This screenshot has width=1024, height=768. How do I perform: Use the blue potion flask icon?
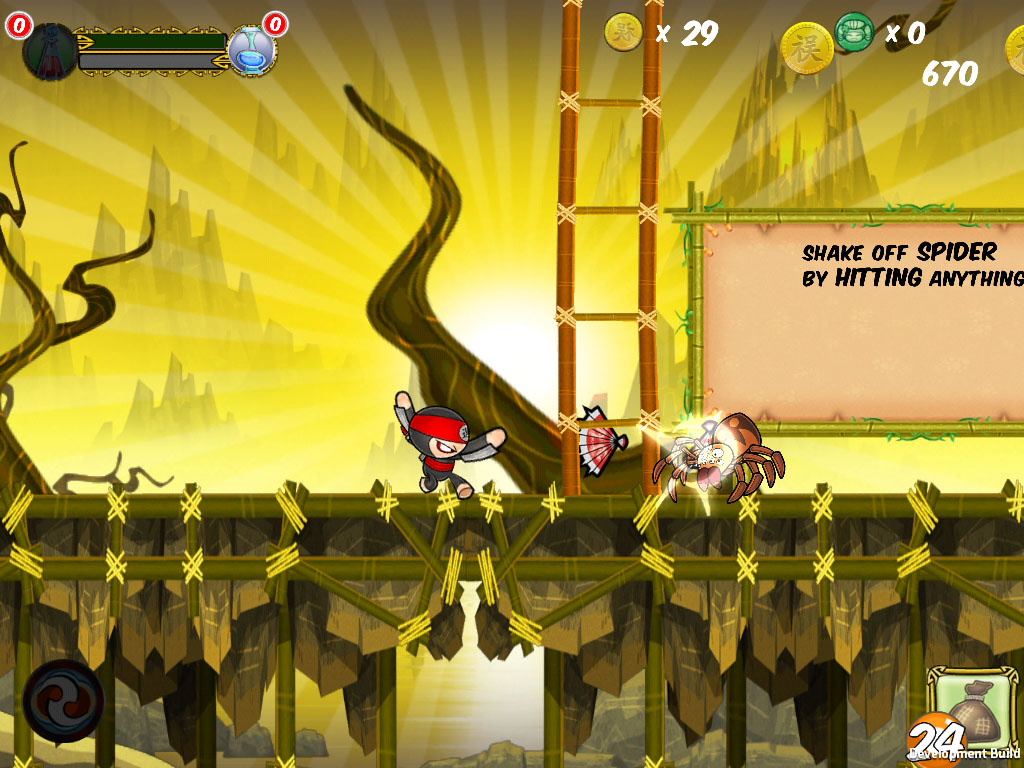pyautogui.click(x=250, y=51)
